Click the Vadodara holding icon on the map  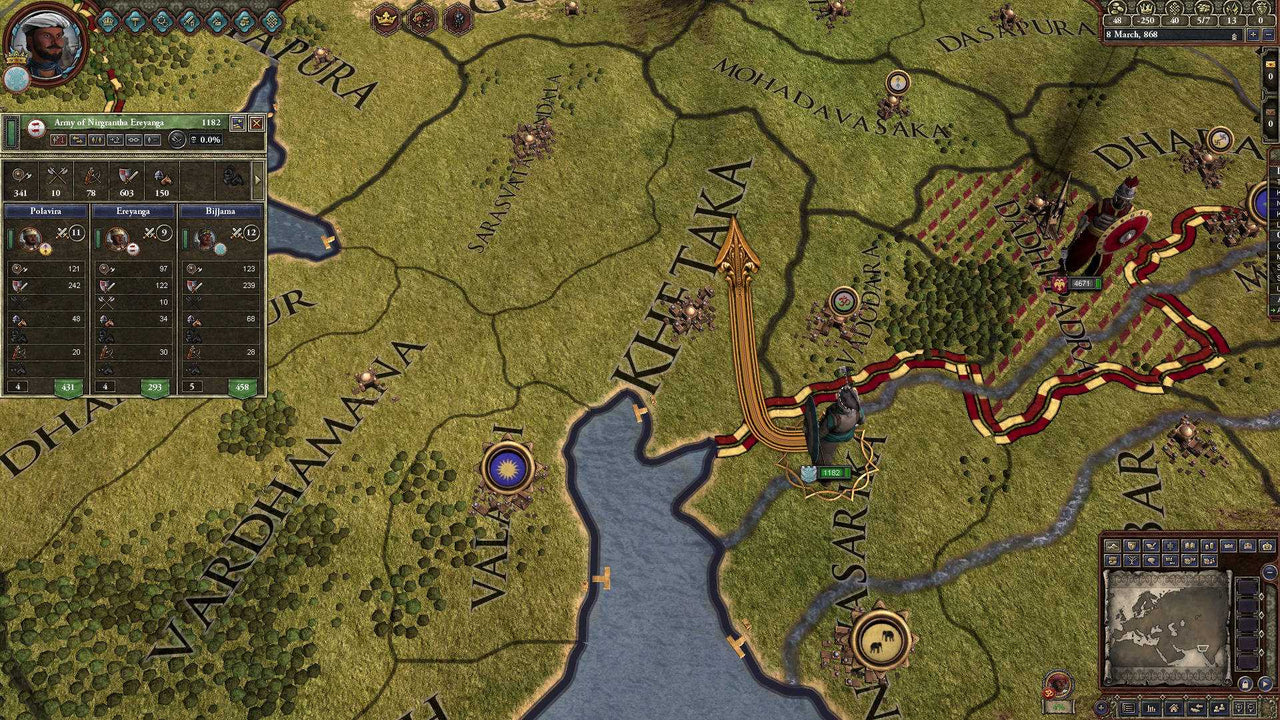pos(845,300)
